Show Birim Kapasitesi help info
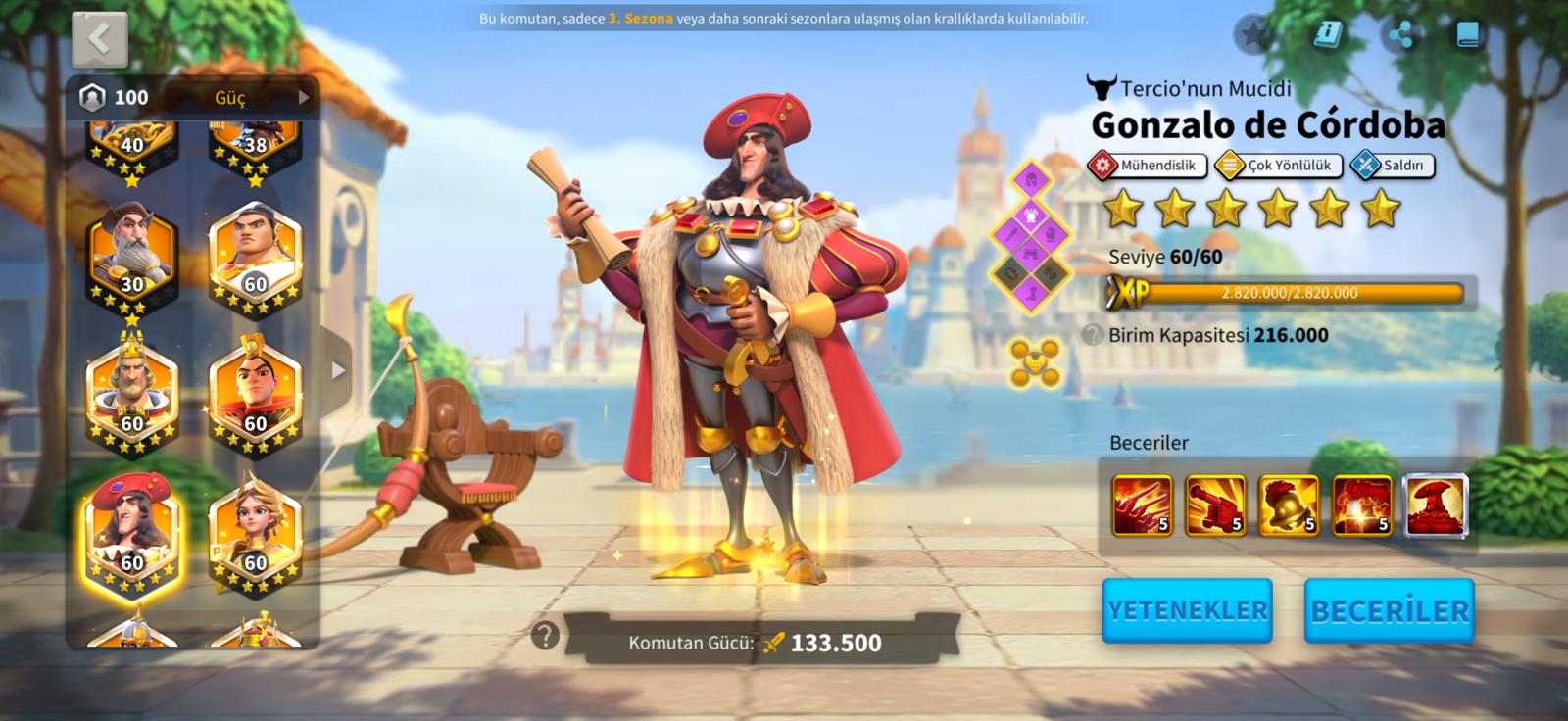Image resolution: width=1568 pixels, height=721 pixels. pos(1093,335)
